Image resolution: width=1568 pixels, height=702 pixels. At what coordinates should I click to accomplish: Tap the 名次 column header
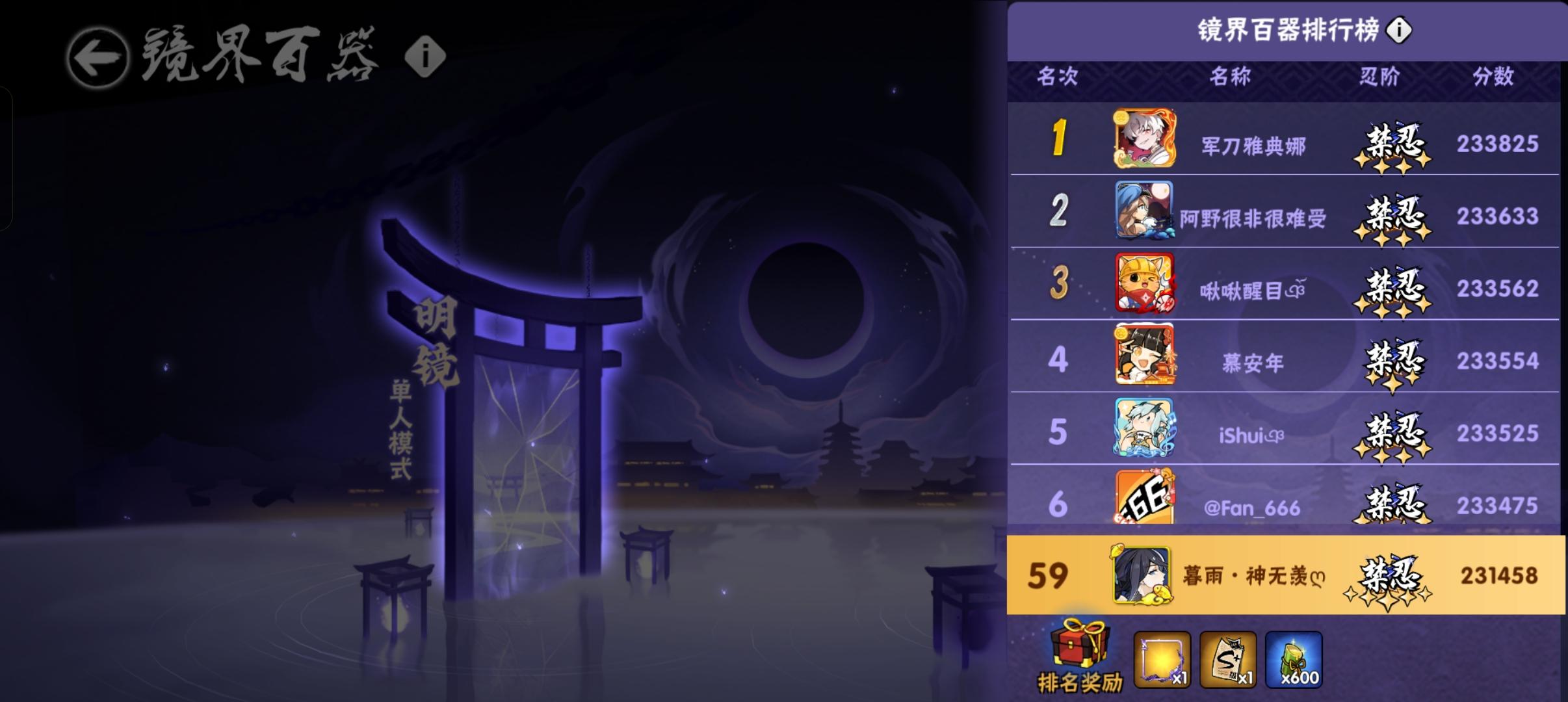click(x=1058, y=77)
